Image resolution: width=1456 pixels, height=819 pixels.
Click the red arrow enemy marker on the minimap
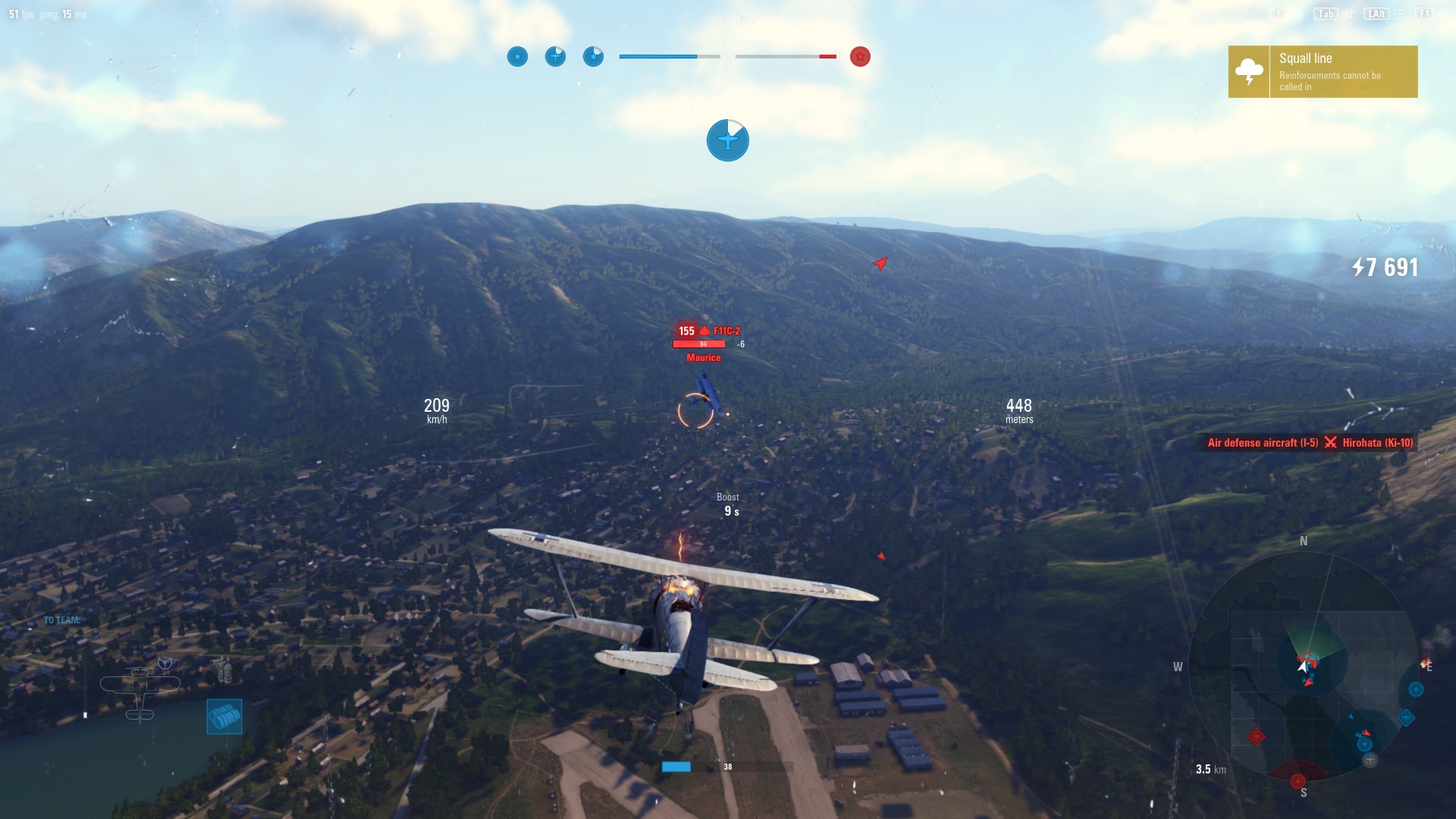[x=1366, y=733]
